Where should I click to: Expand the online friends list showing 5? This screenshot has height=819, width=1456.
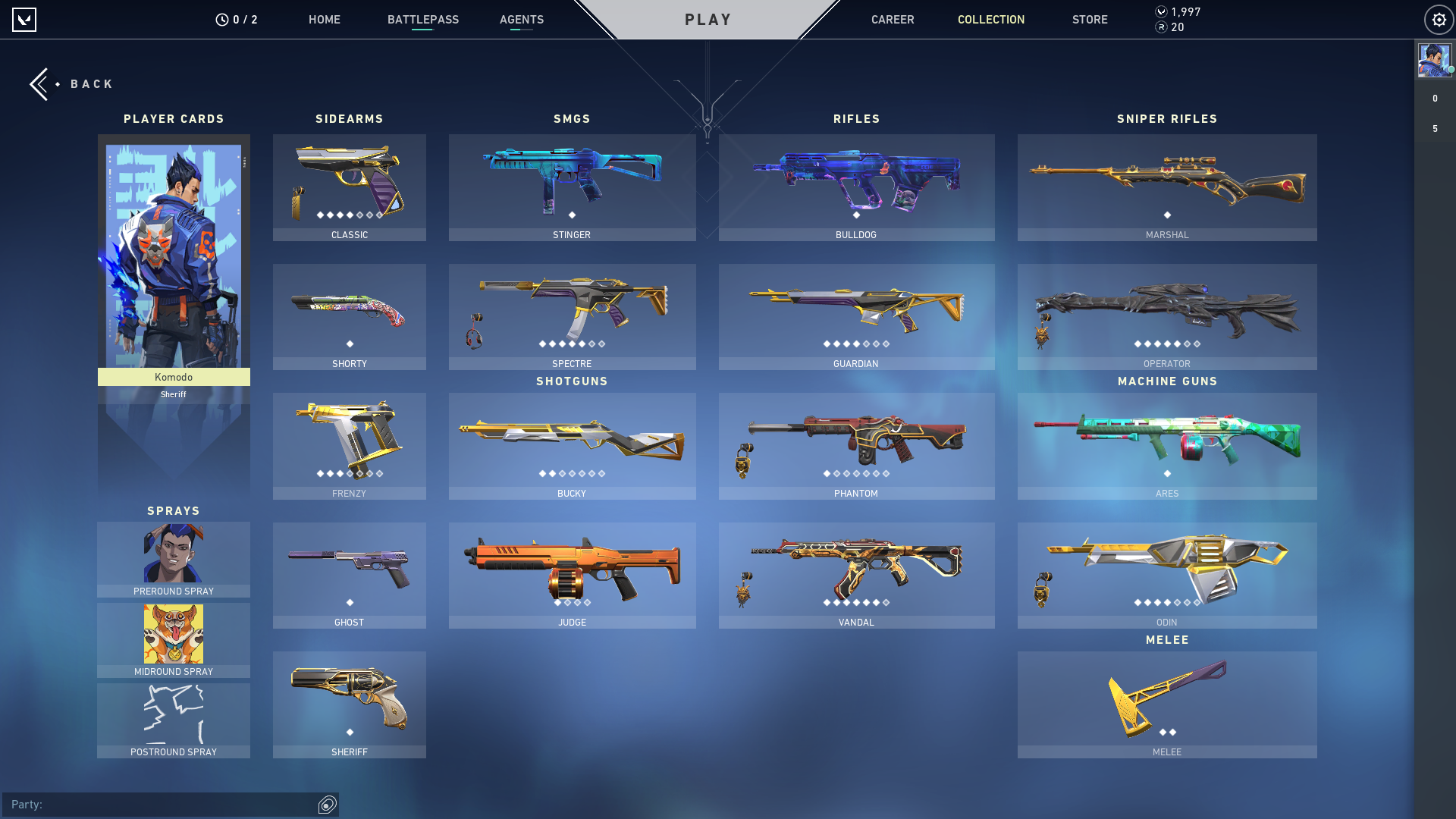pyautogui.click(x=1434, y=129)
